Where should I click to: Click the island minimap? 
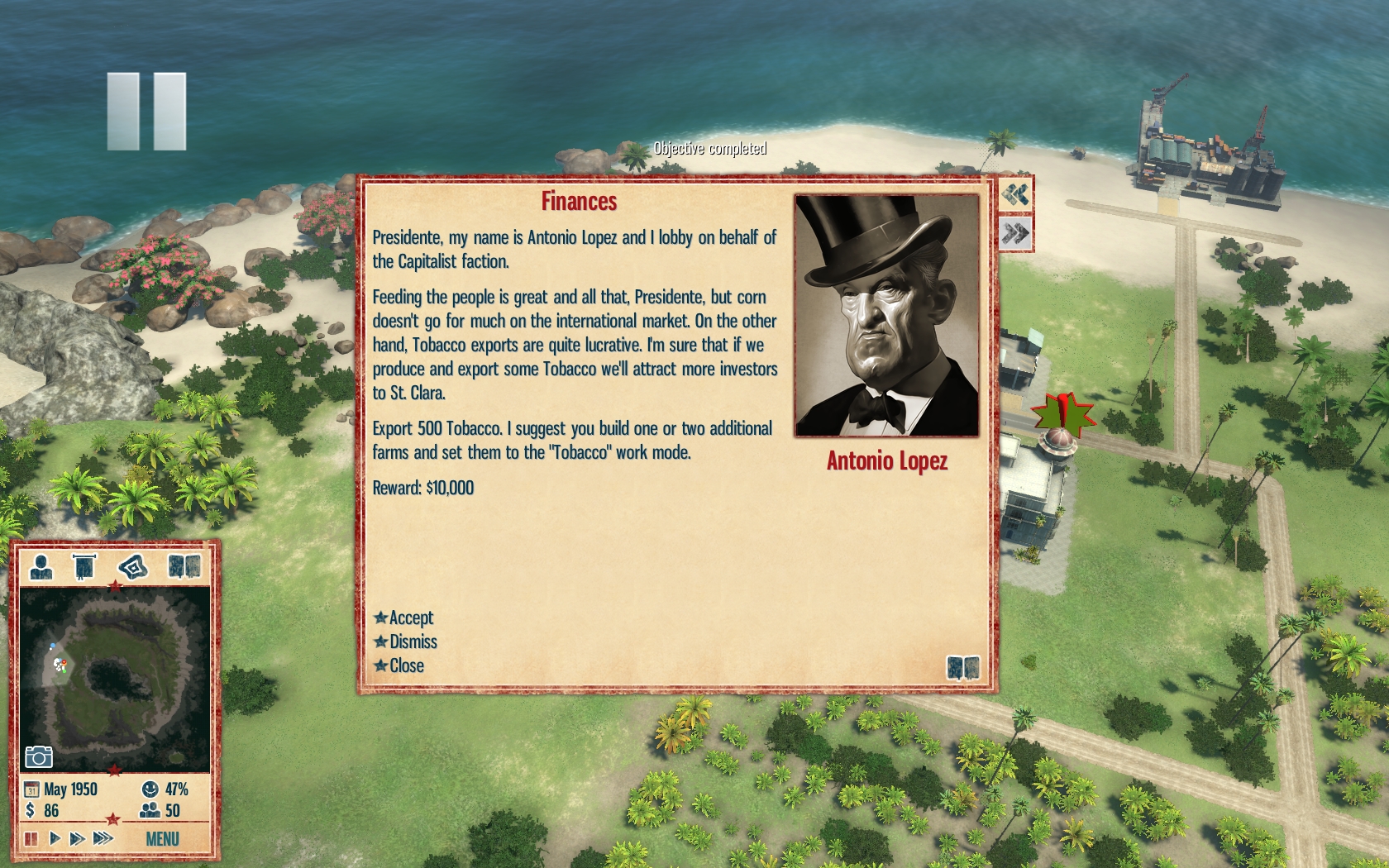(114, 678)
